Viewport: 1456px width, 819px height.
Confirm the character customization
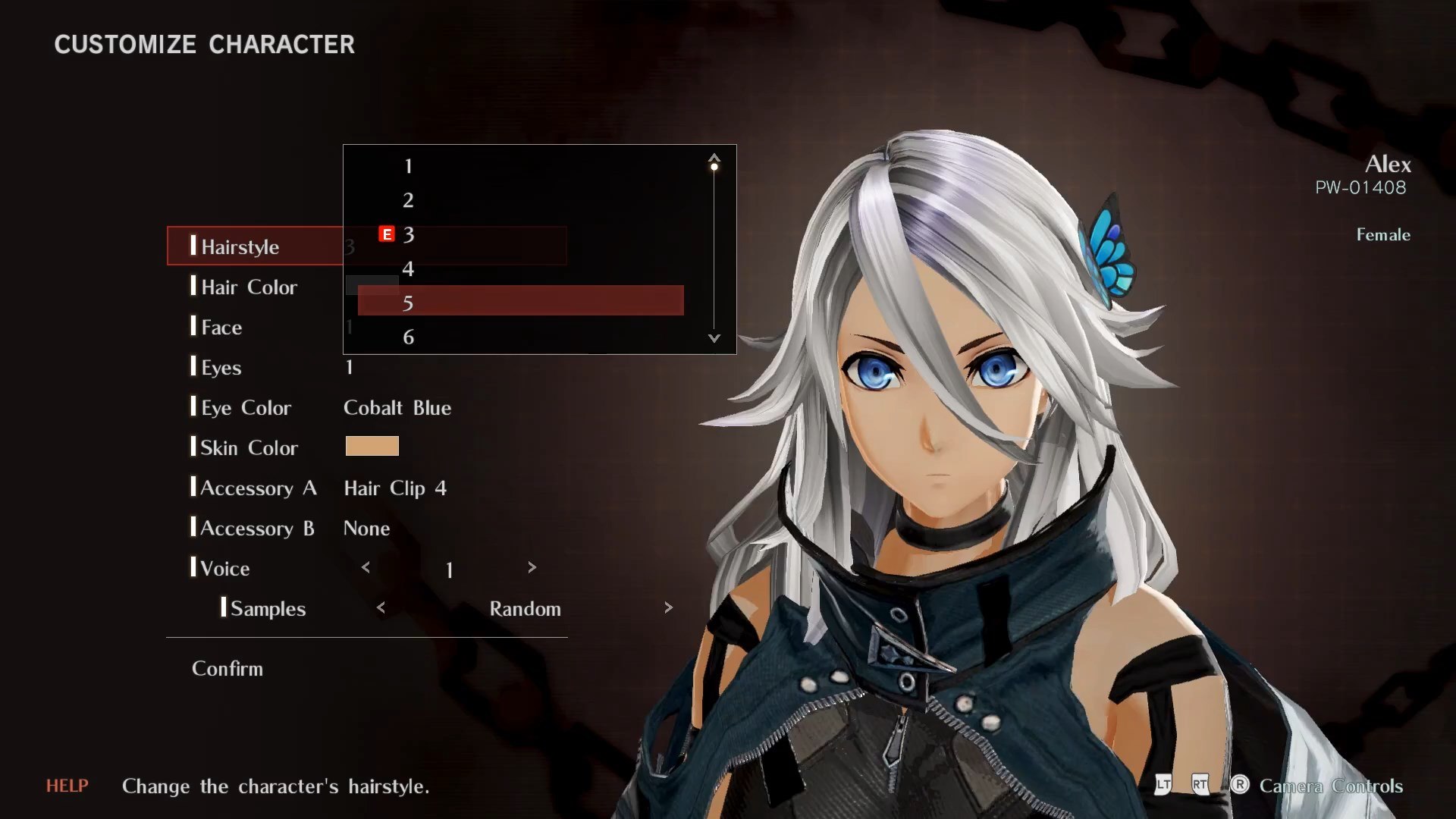tap(227, 668)
